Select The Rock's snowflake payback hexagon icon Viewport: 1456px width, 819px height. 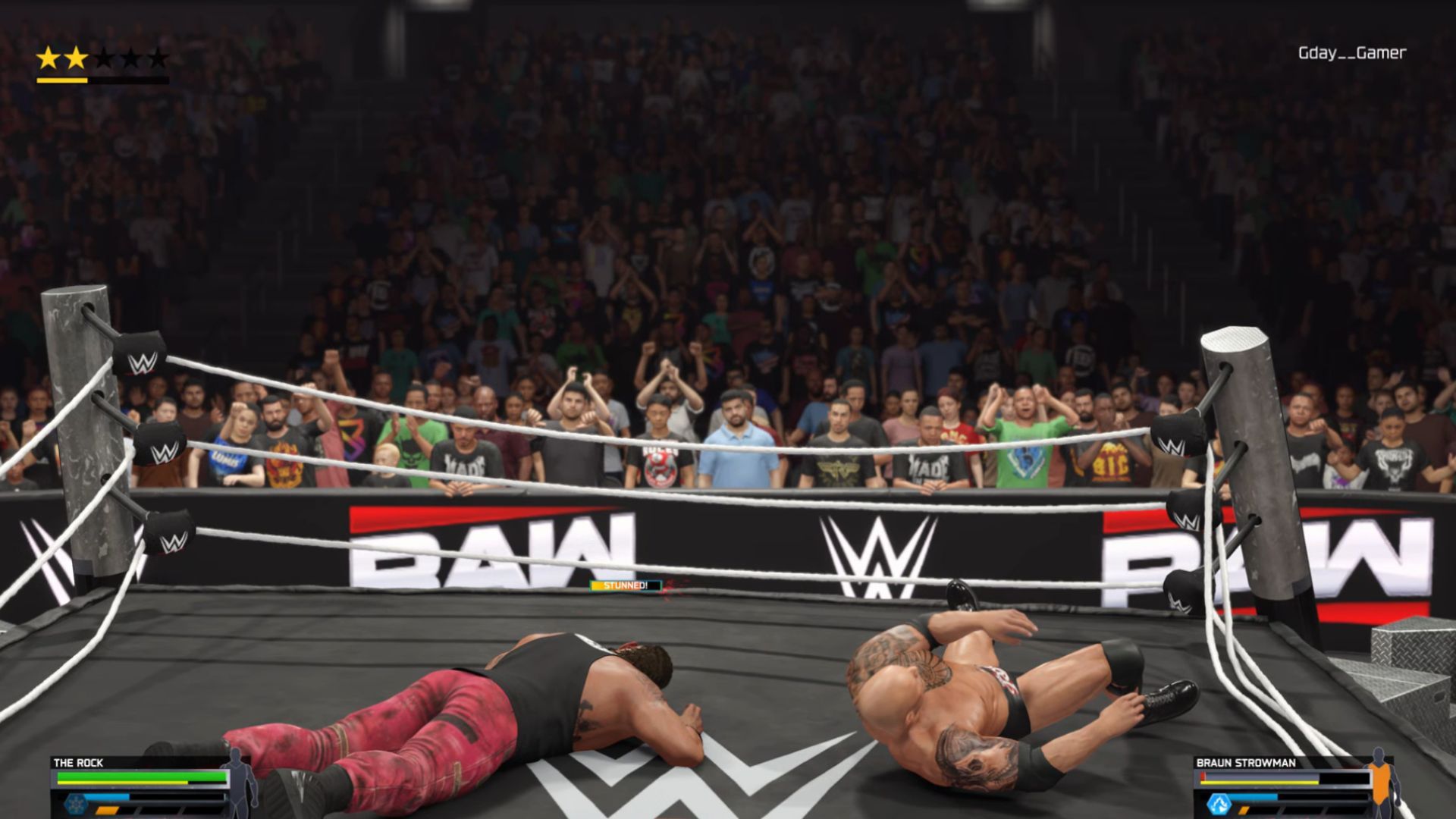click(76, 804)
